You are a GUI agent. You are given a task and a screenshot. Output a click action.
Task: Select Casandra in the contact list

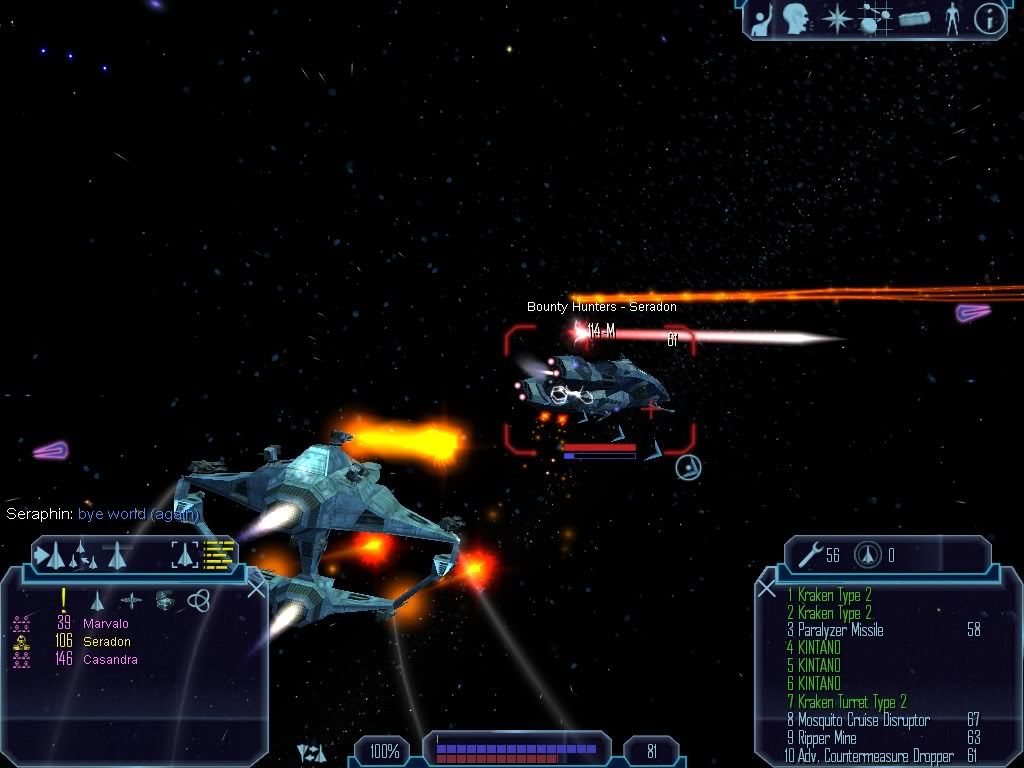110,660
